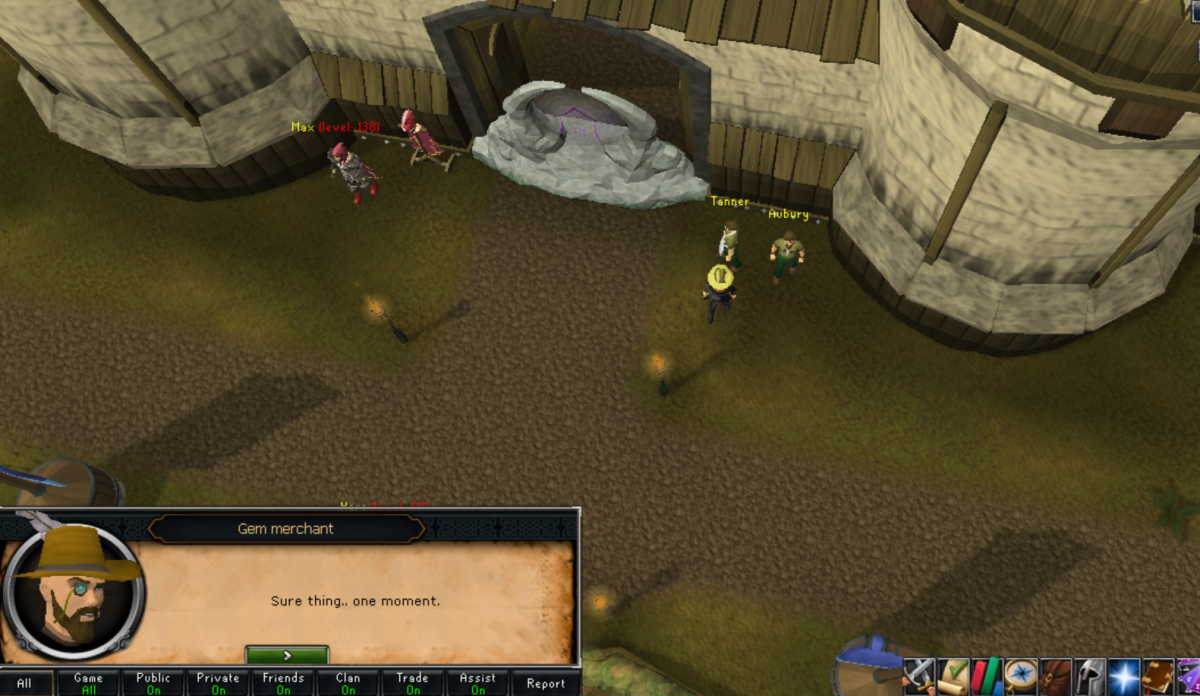Open the blue star prayer tab
Image resolution: width=1200 pixels, height=696 pixels.
[1124, 676]
